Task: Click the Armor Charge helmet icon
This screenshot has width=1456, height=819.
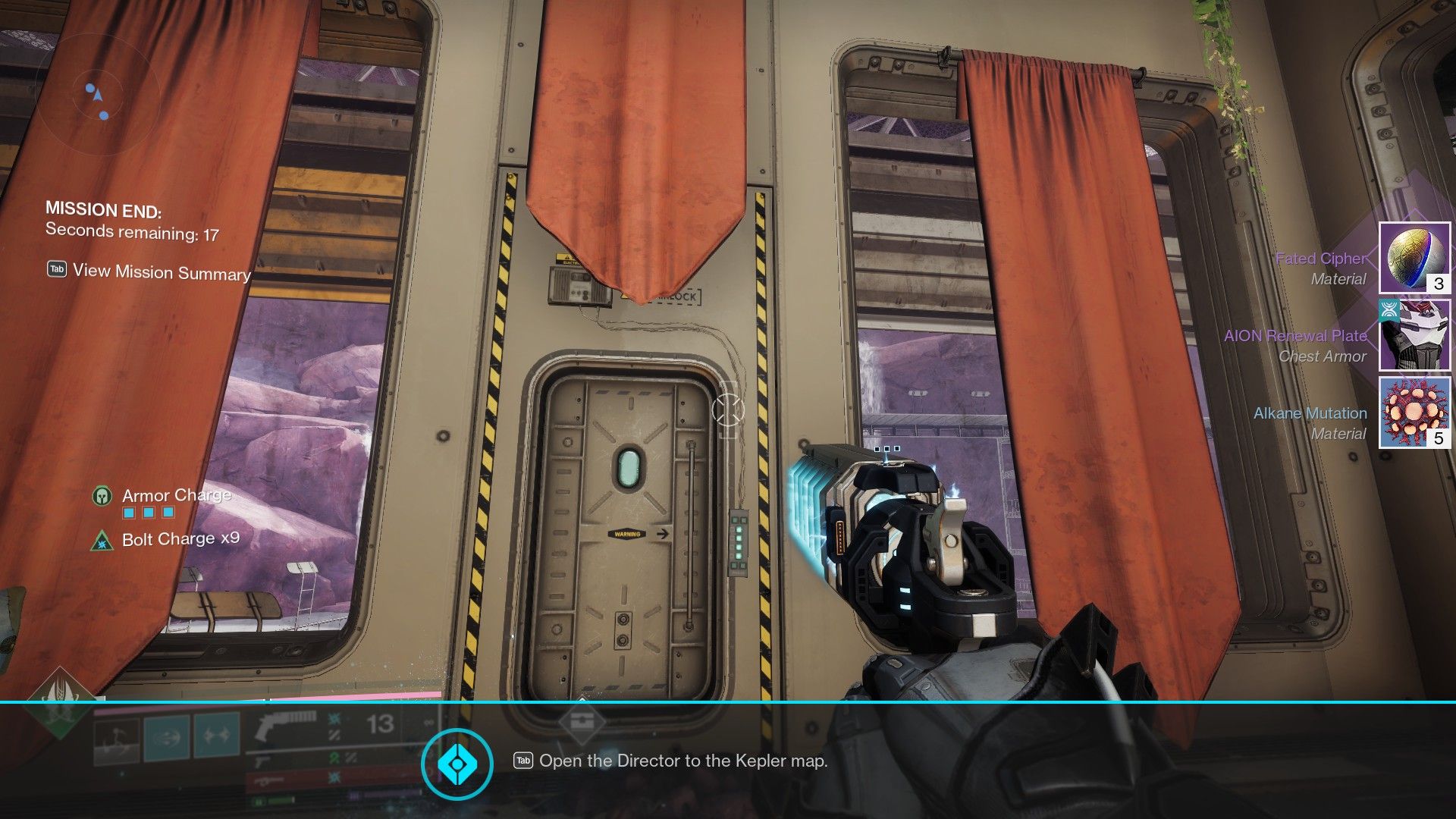Action: tap(103, 495)
